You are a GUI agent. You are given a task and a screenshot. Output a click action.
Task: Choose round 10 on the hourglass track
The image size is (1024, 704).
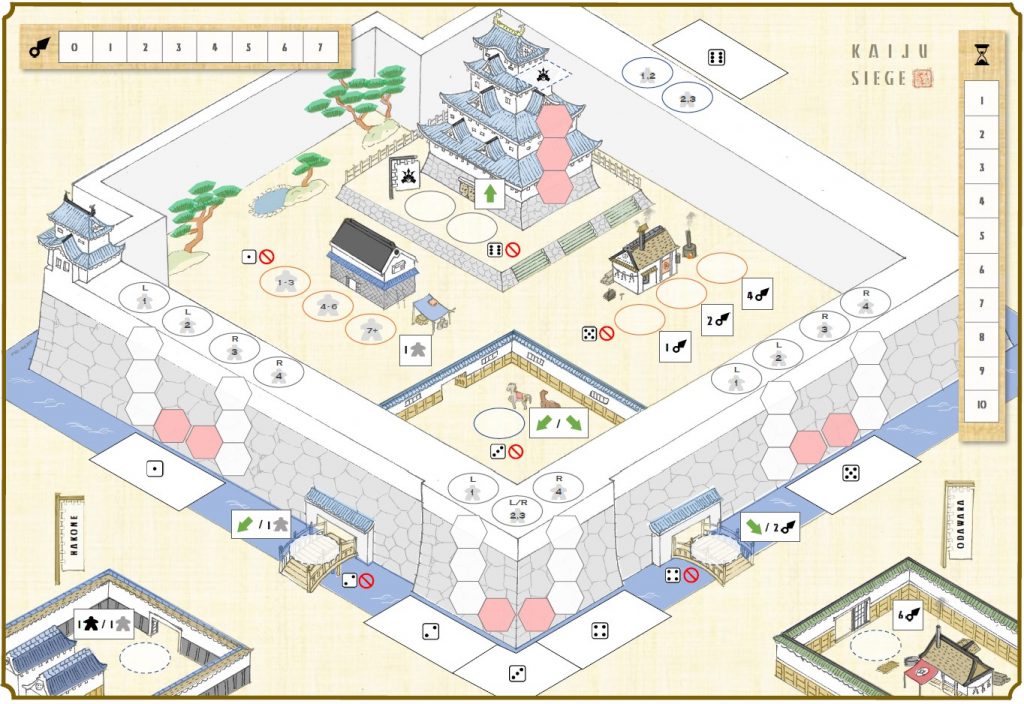pyautogui.click(x=981, y=404)
